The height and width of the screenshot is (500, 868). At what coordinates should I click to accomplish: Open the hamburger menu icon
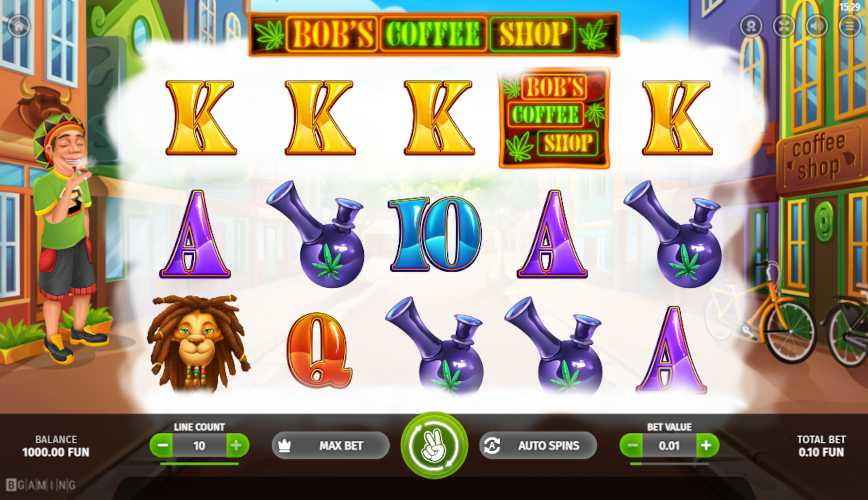coord(848,26)
